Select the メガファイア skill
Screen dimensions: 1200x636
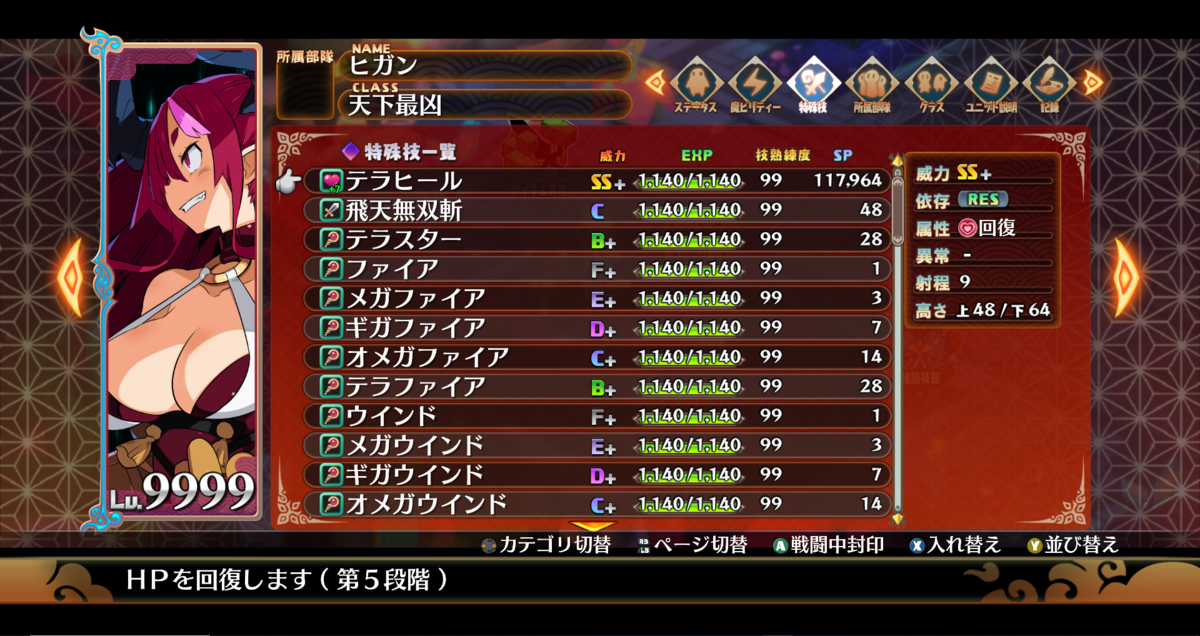point(600,298)
